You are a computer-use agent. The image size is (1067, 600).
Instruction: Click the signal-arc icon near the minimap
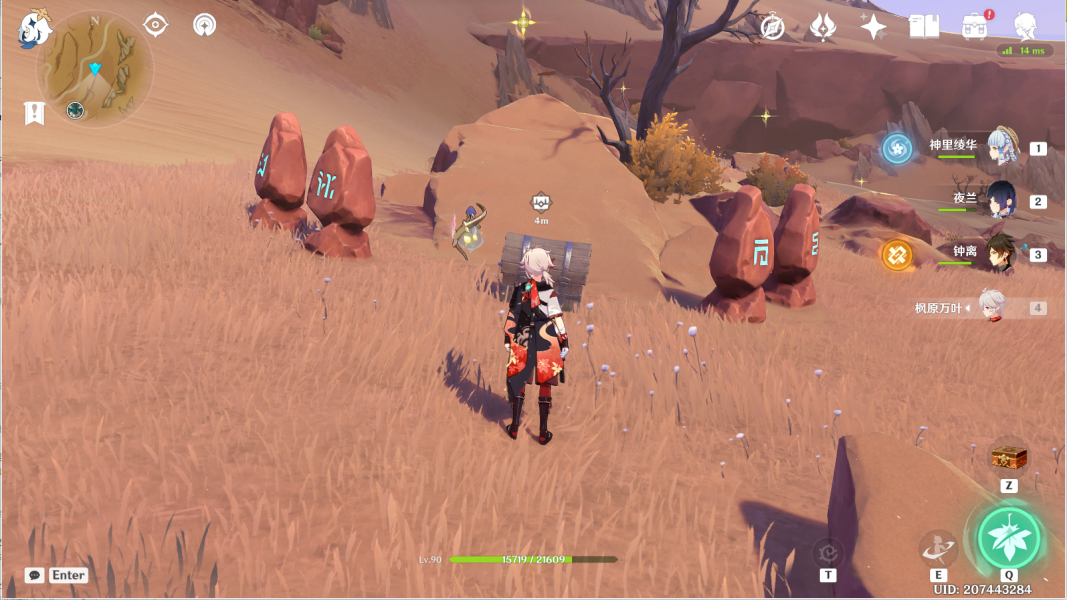click(x=204, y=25)
